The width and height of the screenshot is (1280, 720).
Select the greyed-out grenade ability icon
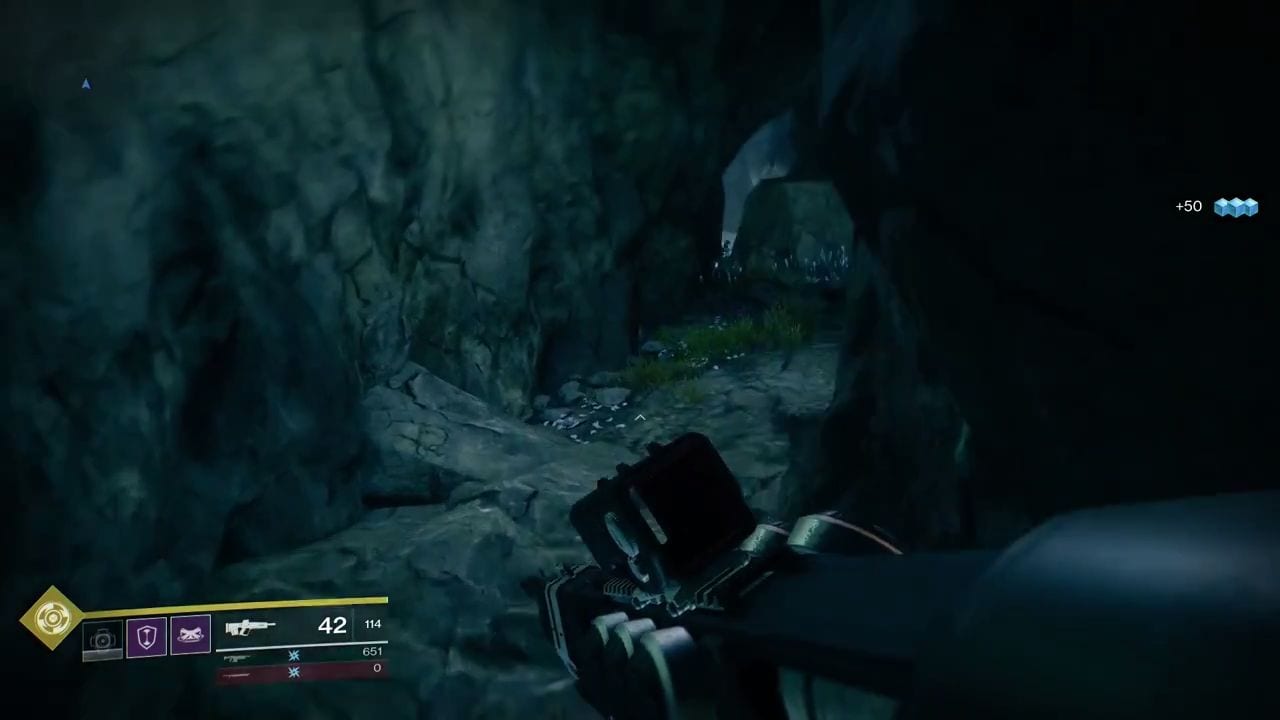102,640
